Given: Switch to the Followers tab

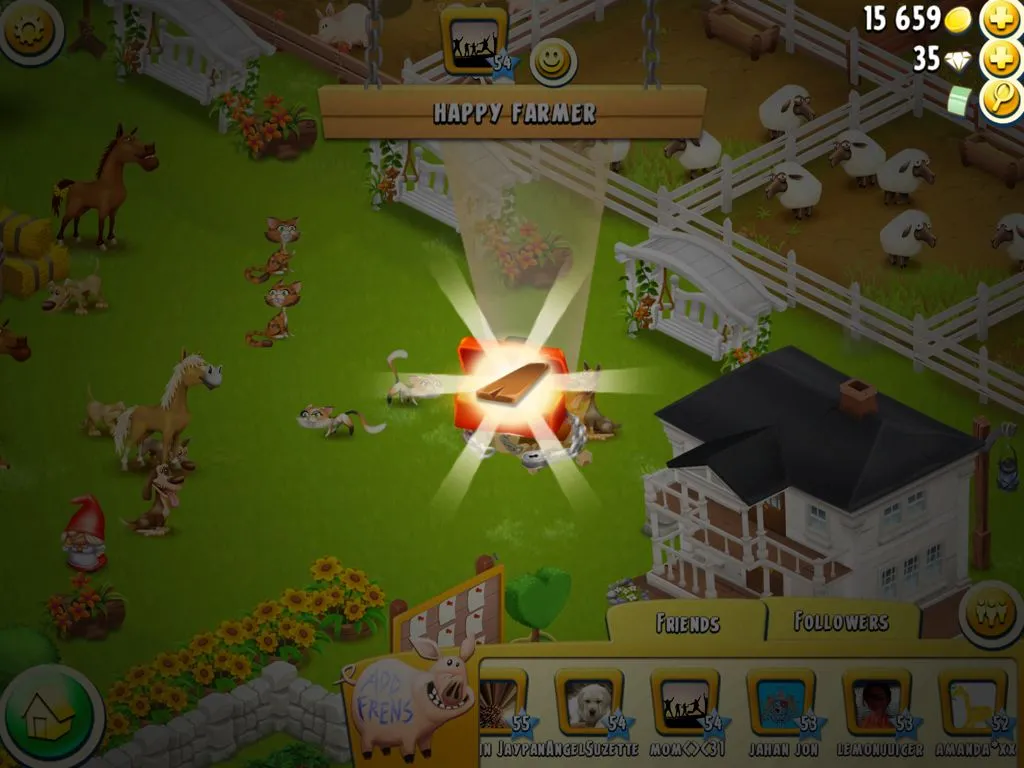Looking at the screenshot, I should click(841, 621).
